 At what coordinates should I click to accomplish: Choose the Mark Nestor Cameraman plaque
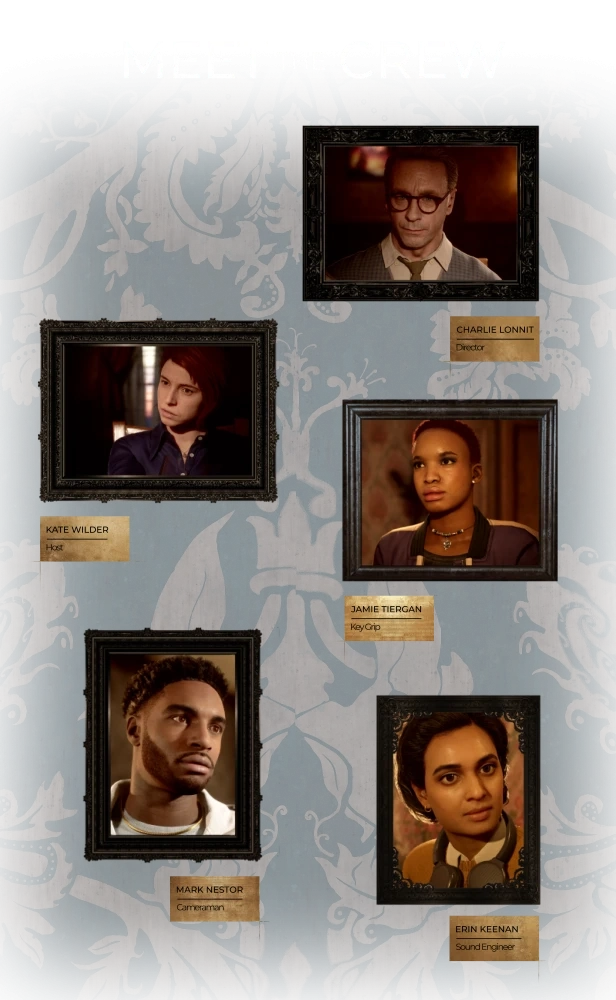pyautogui.click(x=215, y=898)
